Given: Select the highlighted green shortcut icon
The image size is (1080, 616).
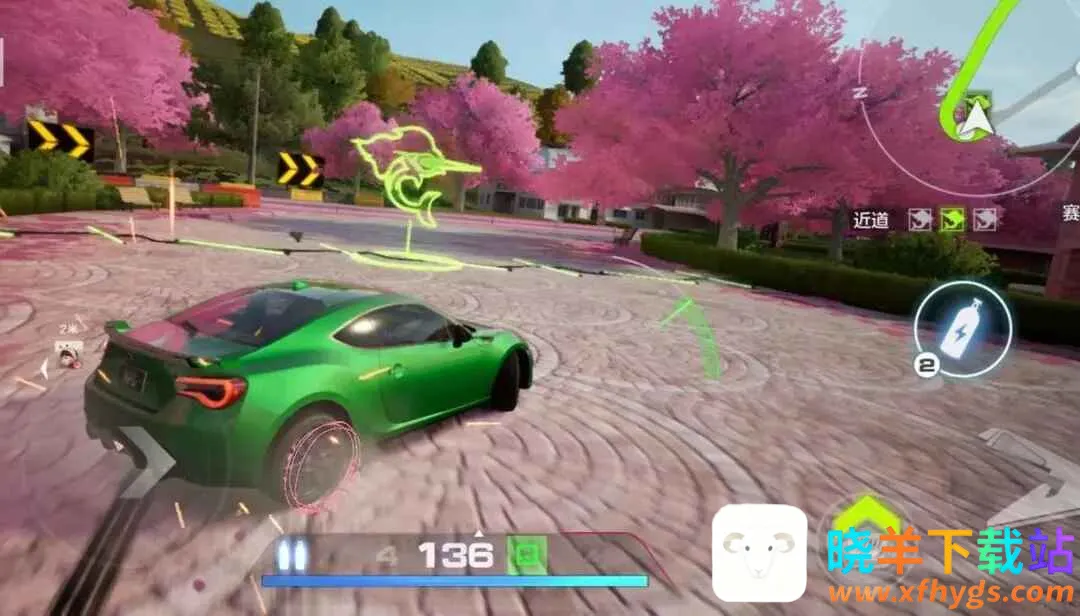Looking at the screenshot, I should (x=952, y=219).
